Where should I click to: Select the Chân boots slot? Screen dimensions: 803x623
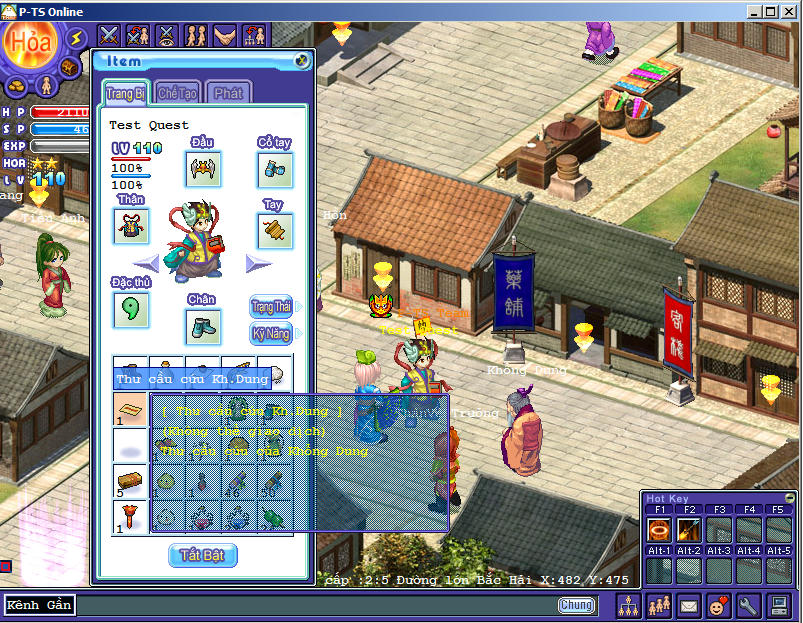tap(203, 326)
